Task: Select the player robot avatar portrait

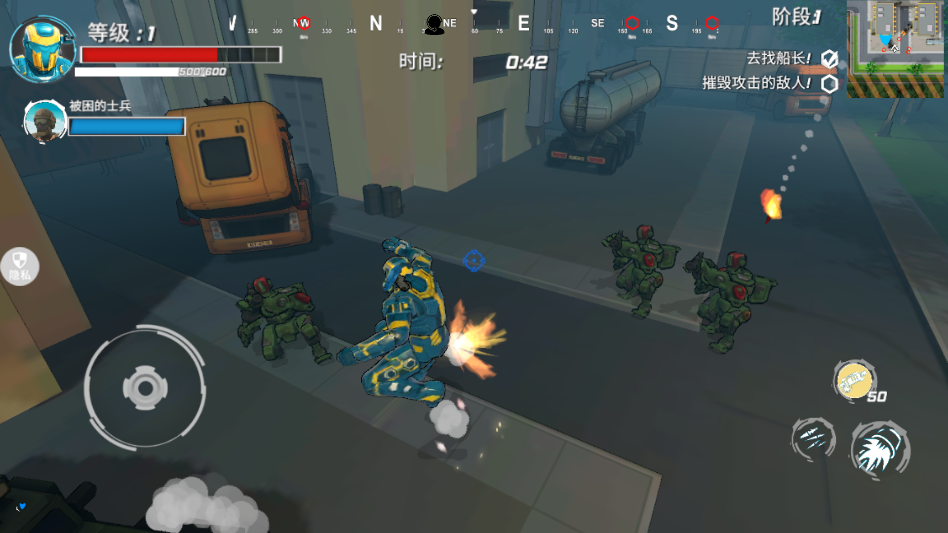Action: coord(36,48)
